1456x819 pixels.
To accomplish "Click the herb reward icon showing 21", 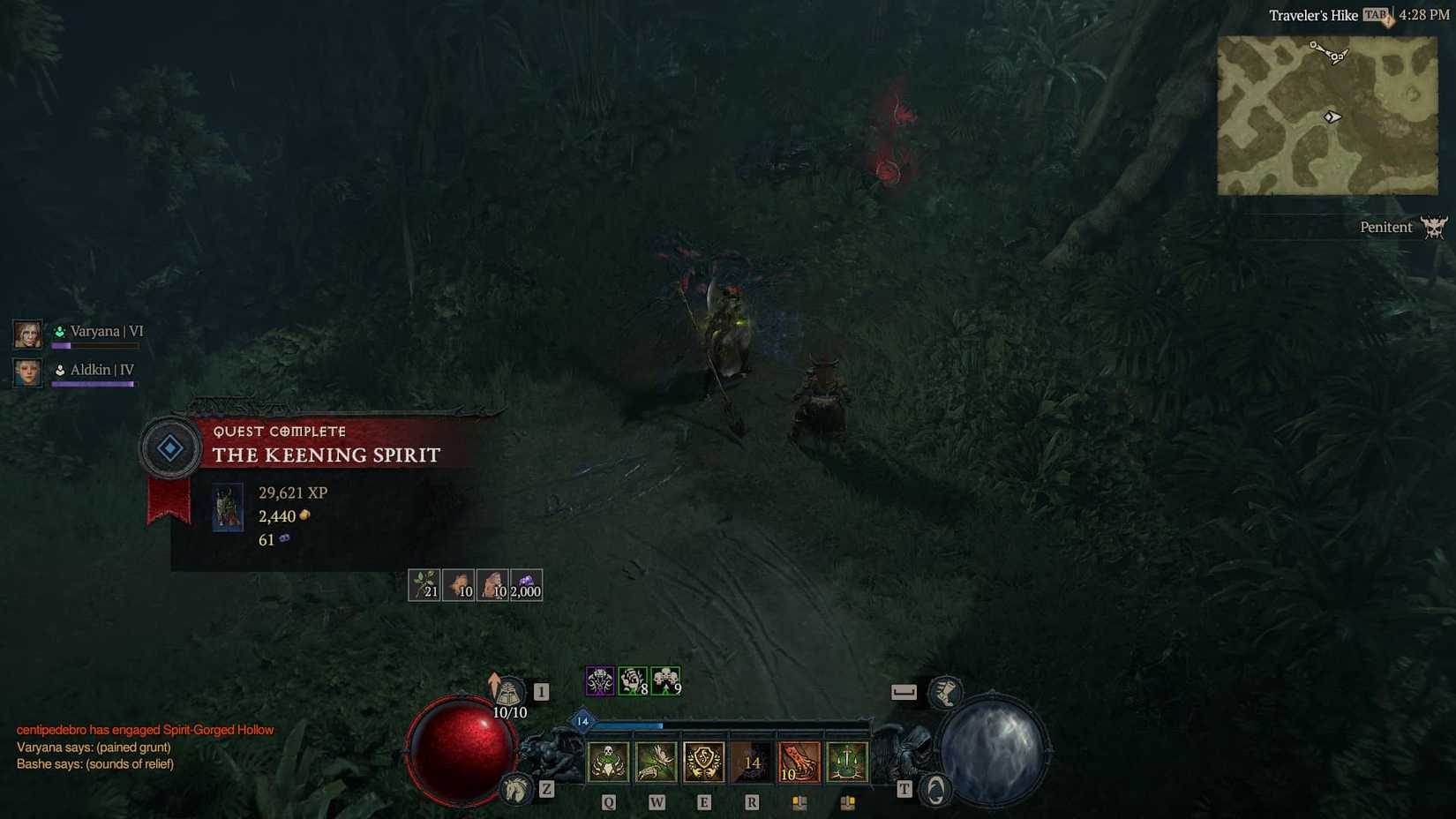I will click(x=425, y=583).
